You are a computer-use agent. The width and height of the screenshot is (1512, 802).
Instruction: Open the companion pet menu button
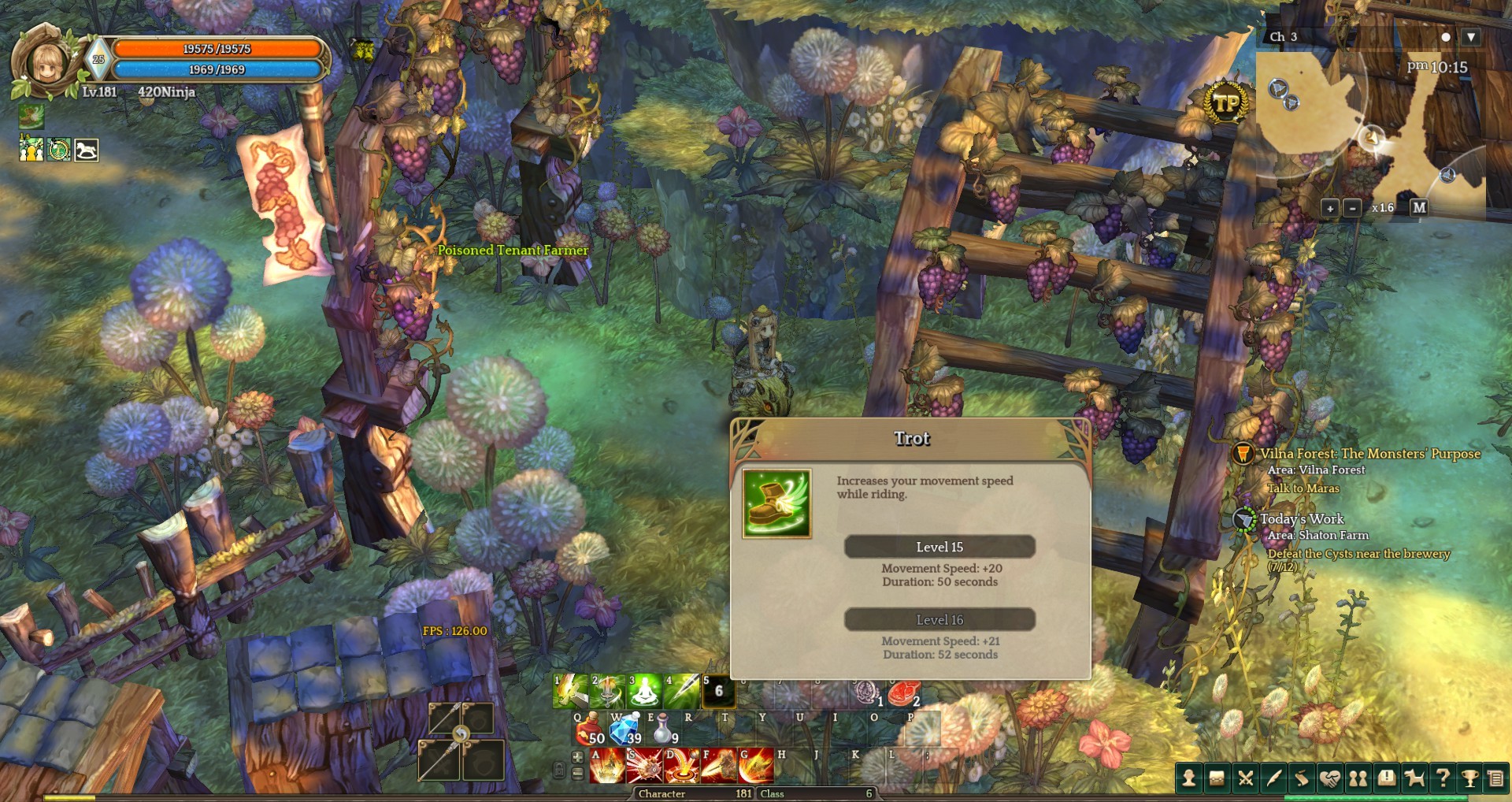pyautogui.click(x=1414, y=778)
